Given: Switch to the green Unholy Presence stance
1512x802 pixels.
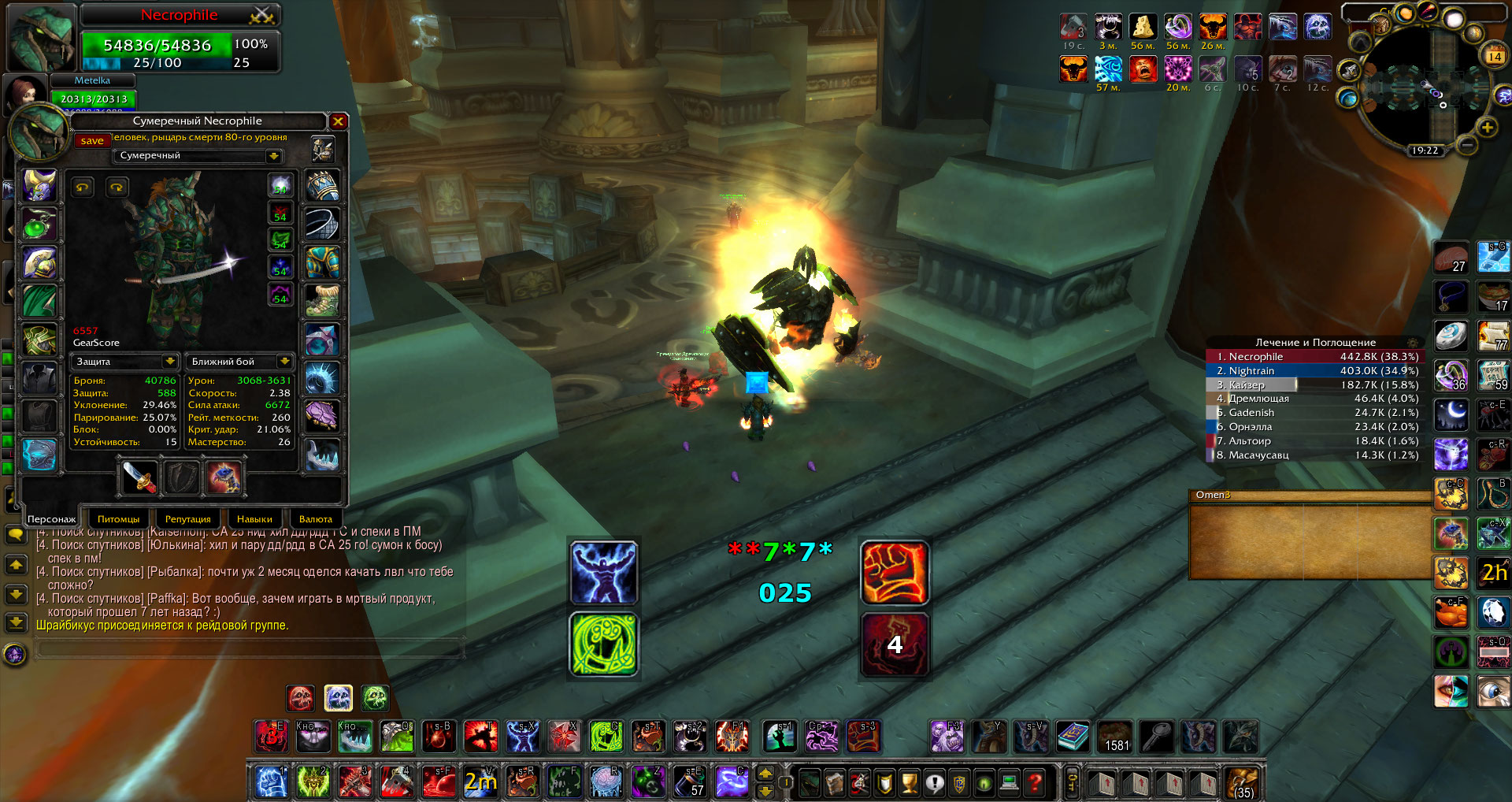Looking at the screenshot, I should point(375,698).
